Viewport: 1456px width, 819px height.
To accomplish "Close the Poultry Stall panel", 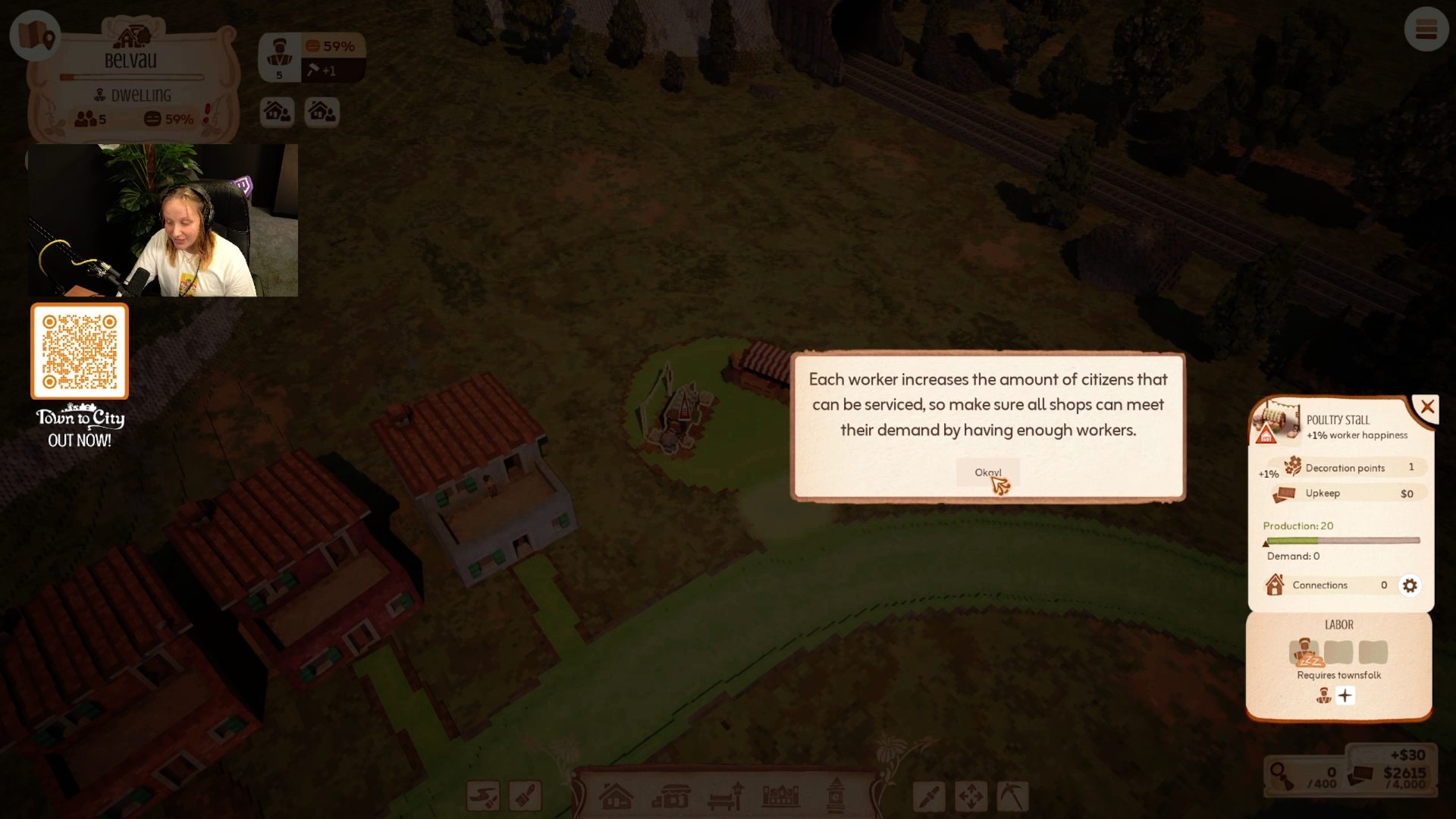I will tap(1427, 407).
